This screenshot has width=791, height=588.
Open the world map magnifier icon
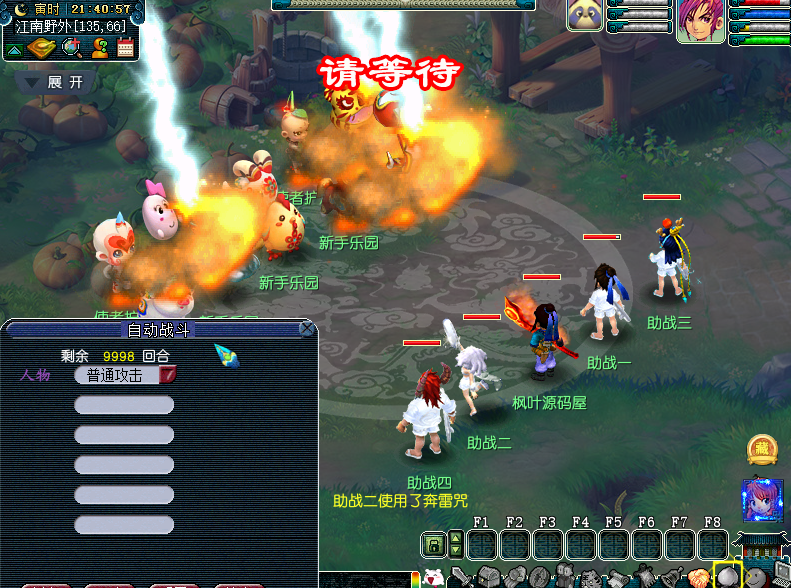point(72,47)
